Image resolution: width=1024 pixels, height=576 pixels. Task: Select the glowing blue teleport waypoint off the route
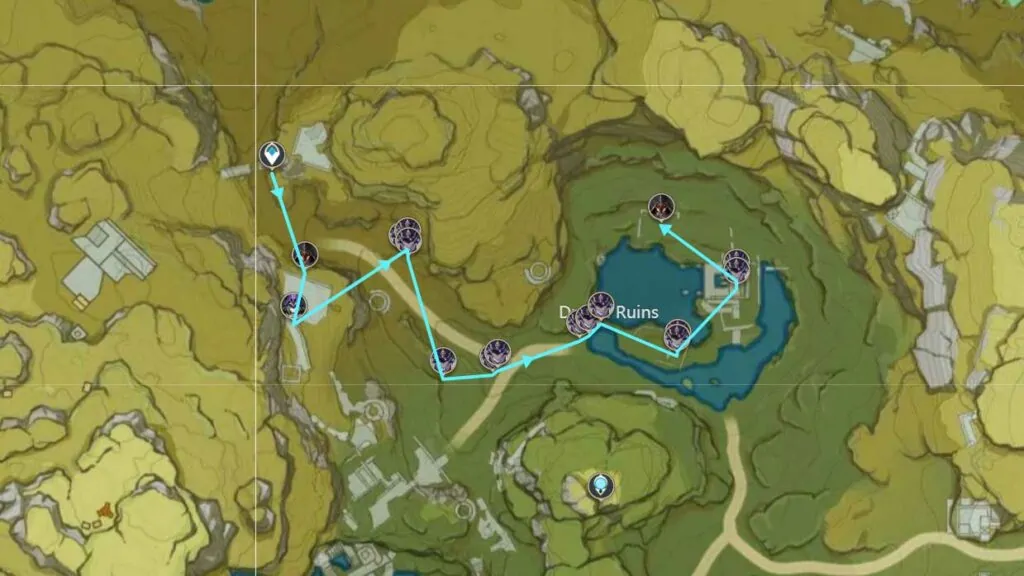tap(600, 486)
